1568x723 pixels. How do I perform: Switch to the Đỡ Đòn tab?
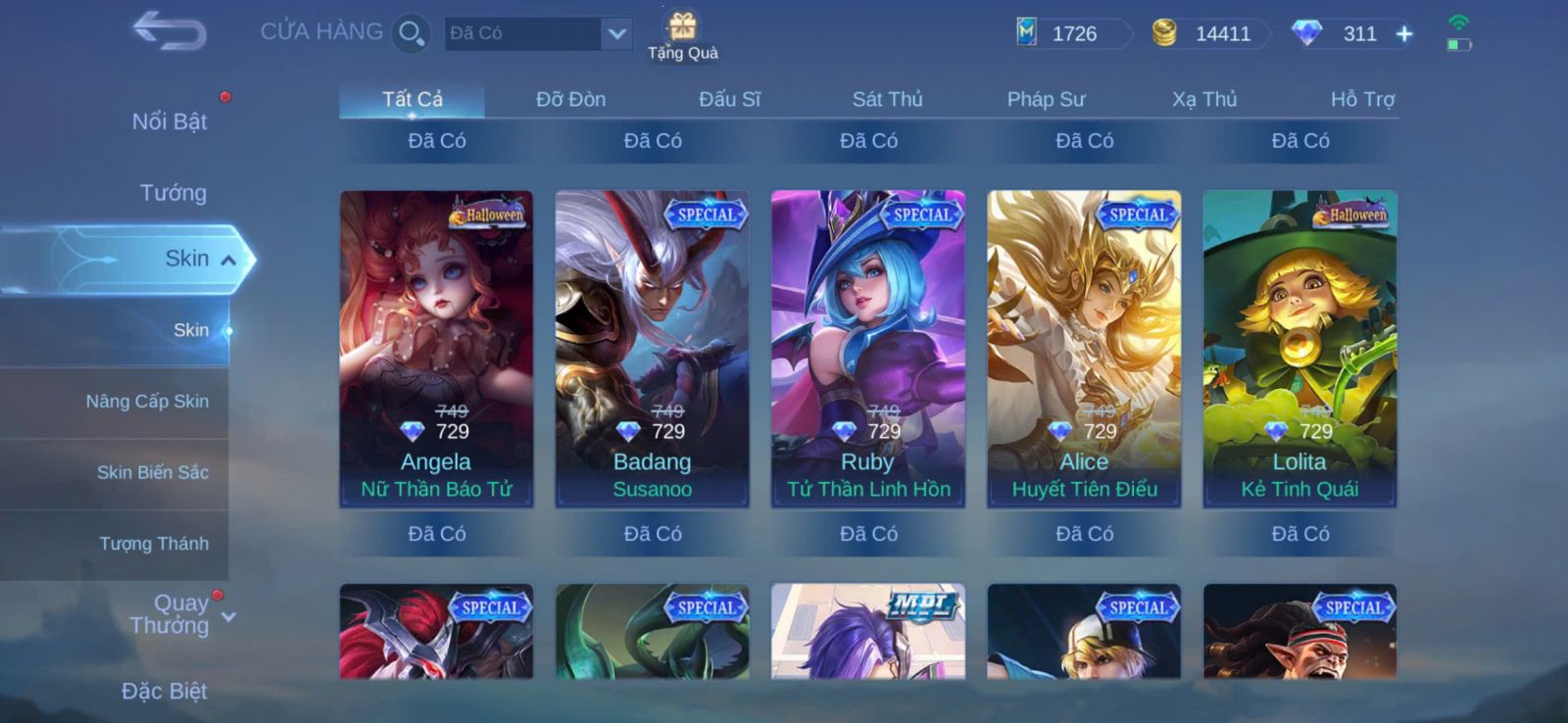click(x=570, y=99)
